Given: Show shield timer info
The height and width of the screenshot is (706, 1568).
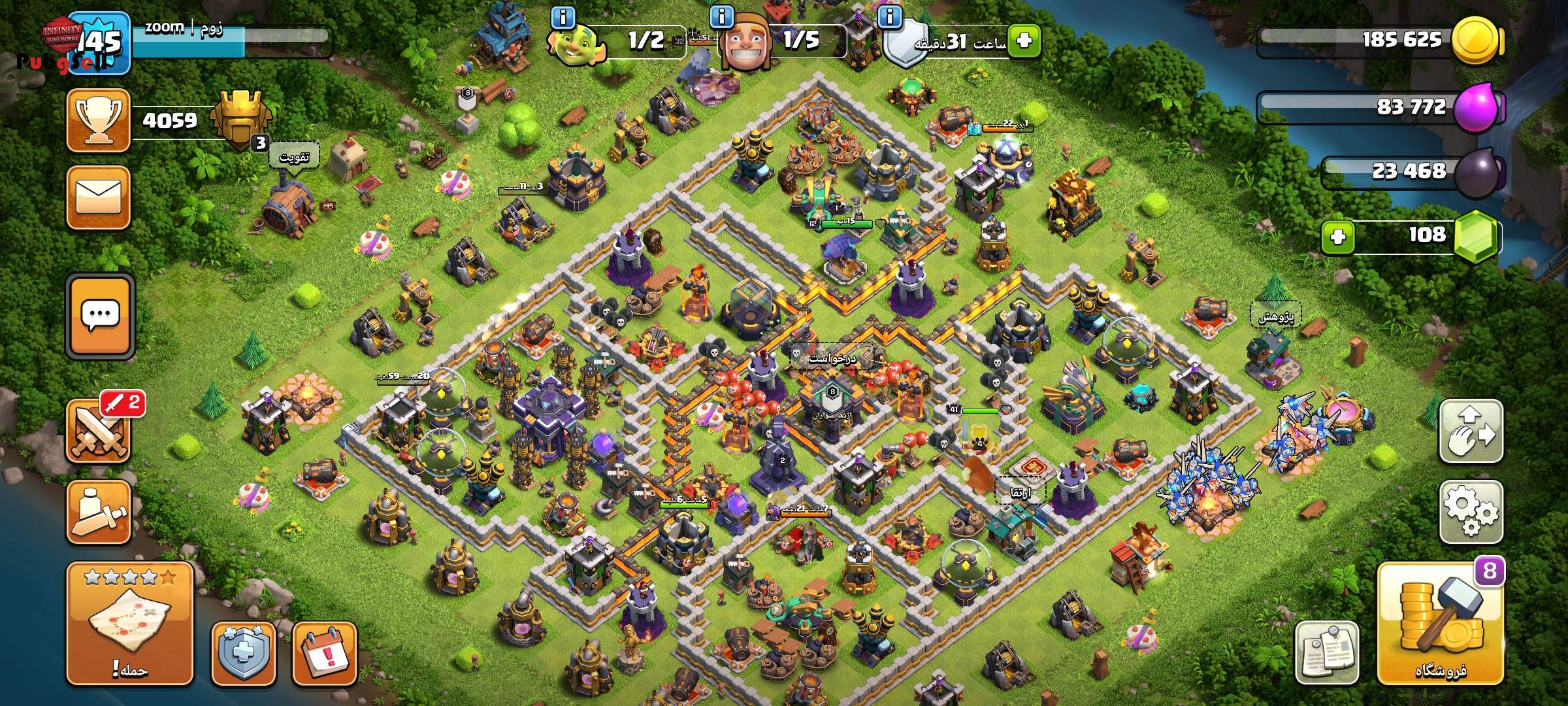Looking at the screenshot, I should coord(889,17).
